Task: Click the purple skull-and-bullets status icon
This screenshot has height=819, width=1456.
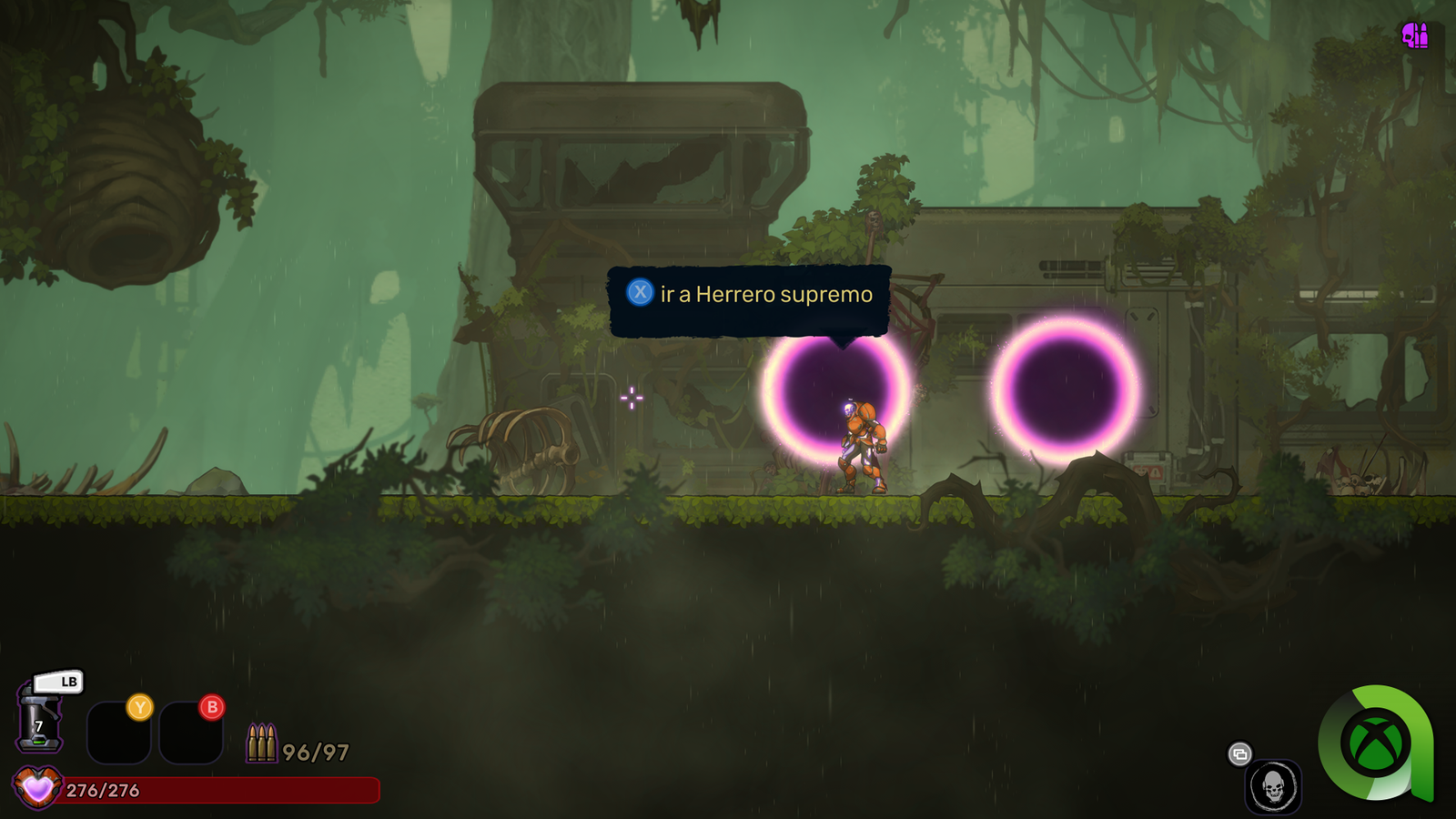Action: 1415,35
